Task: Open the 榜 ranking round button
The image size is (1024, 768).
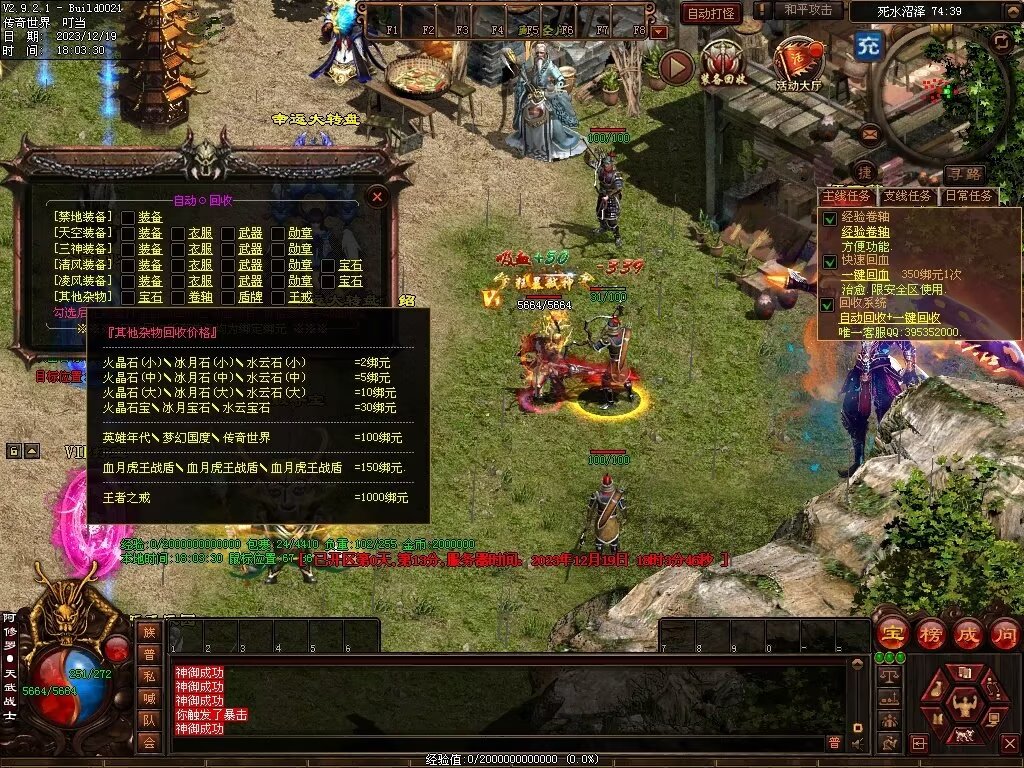Action: (930, 633)
